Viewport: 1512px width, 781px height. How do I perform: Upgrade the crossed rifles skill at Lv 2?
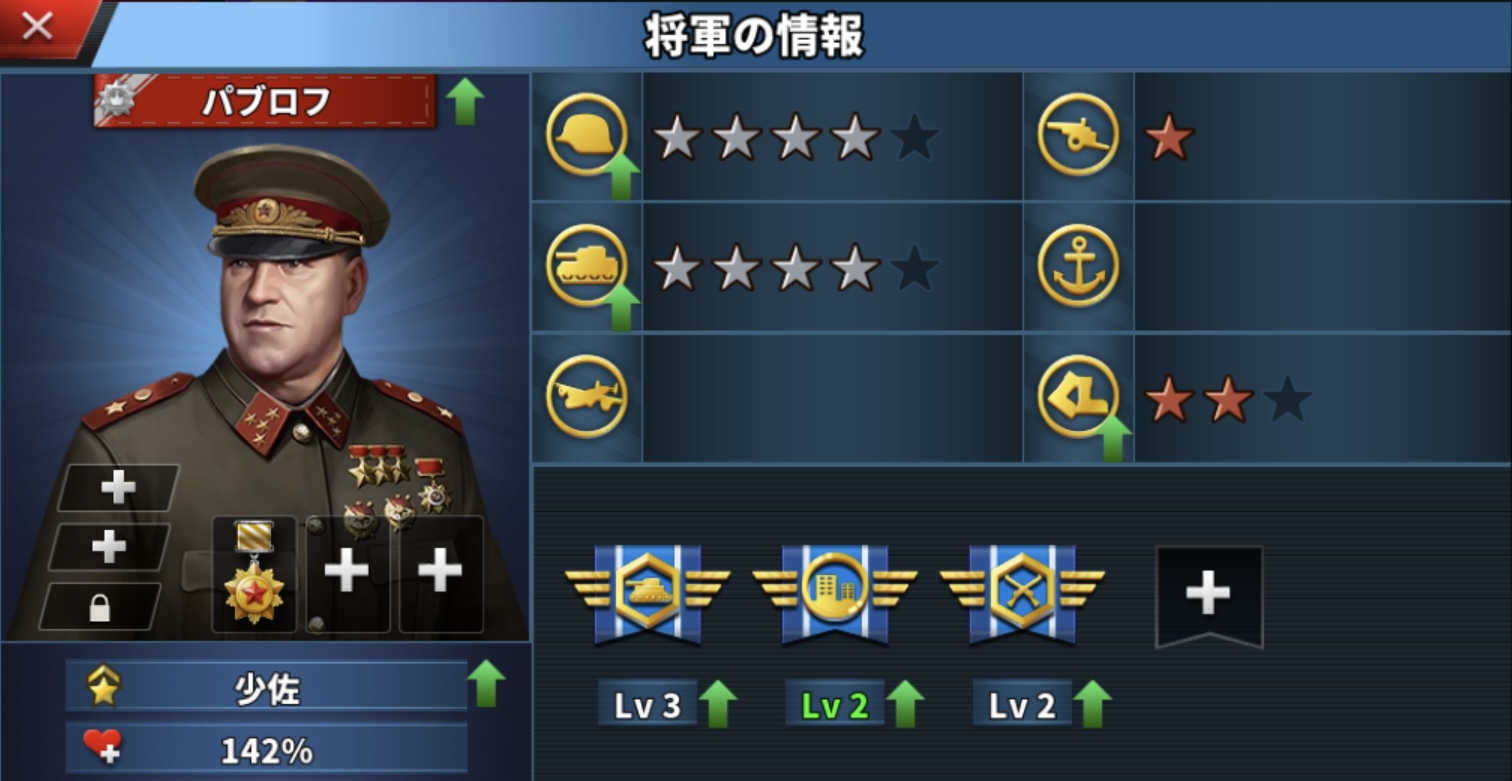tap(1092, 705)
